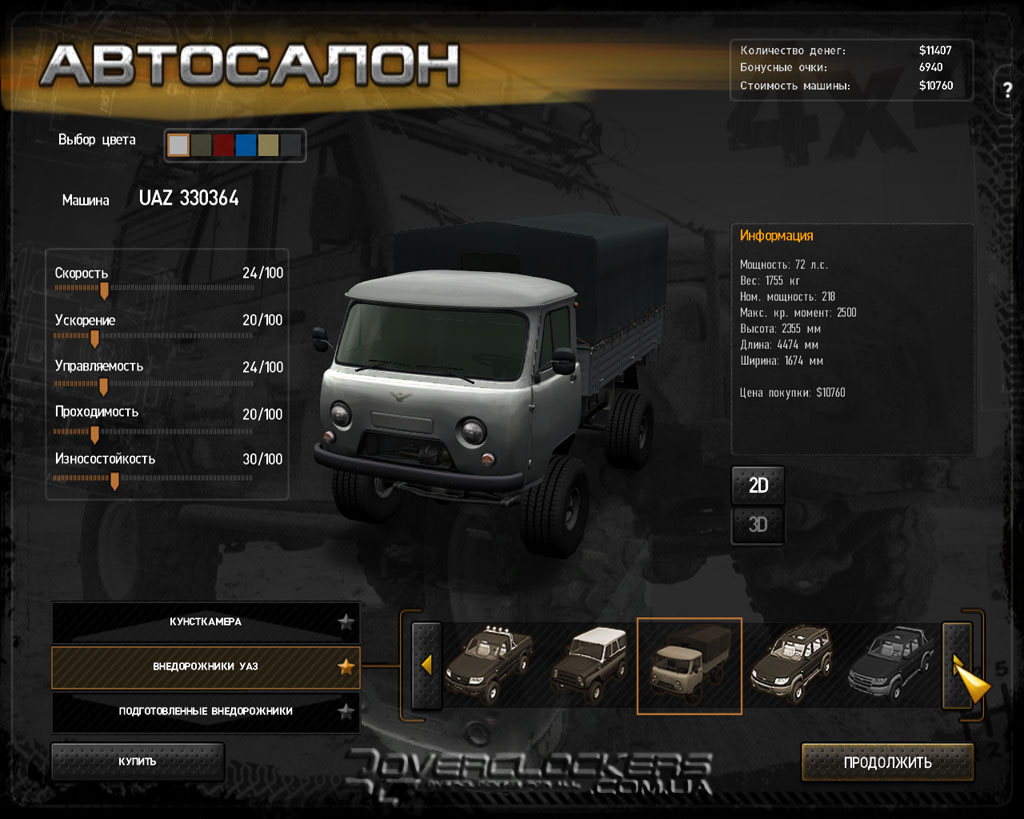Select the Кунсткамера category

coord(205,622)
